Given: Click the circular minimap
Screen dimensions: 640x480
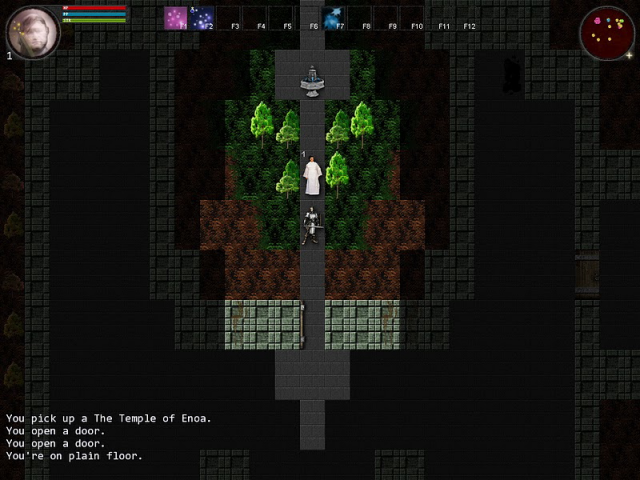Looking at the screenshot, I should click(606, 32).
